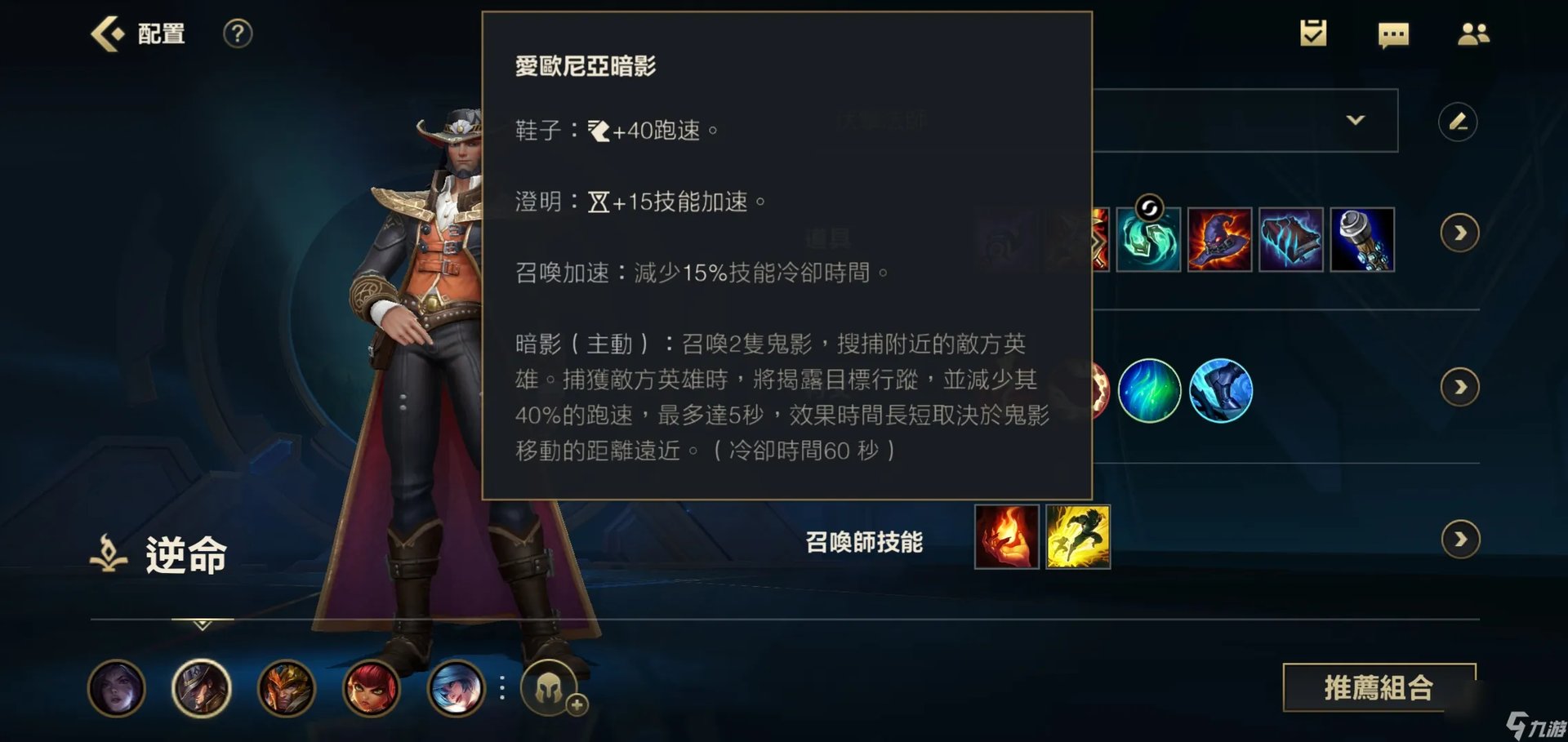
Task: Expand the loadout name dropdown
Action: [x=1357, y=120]
